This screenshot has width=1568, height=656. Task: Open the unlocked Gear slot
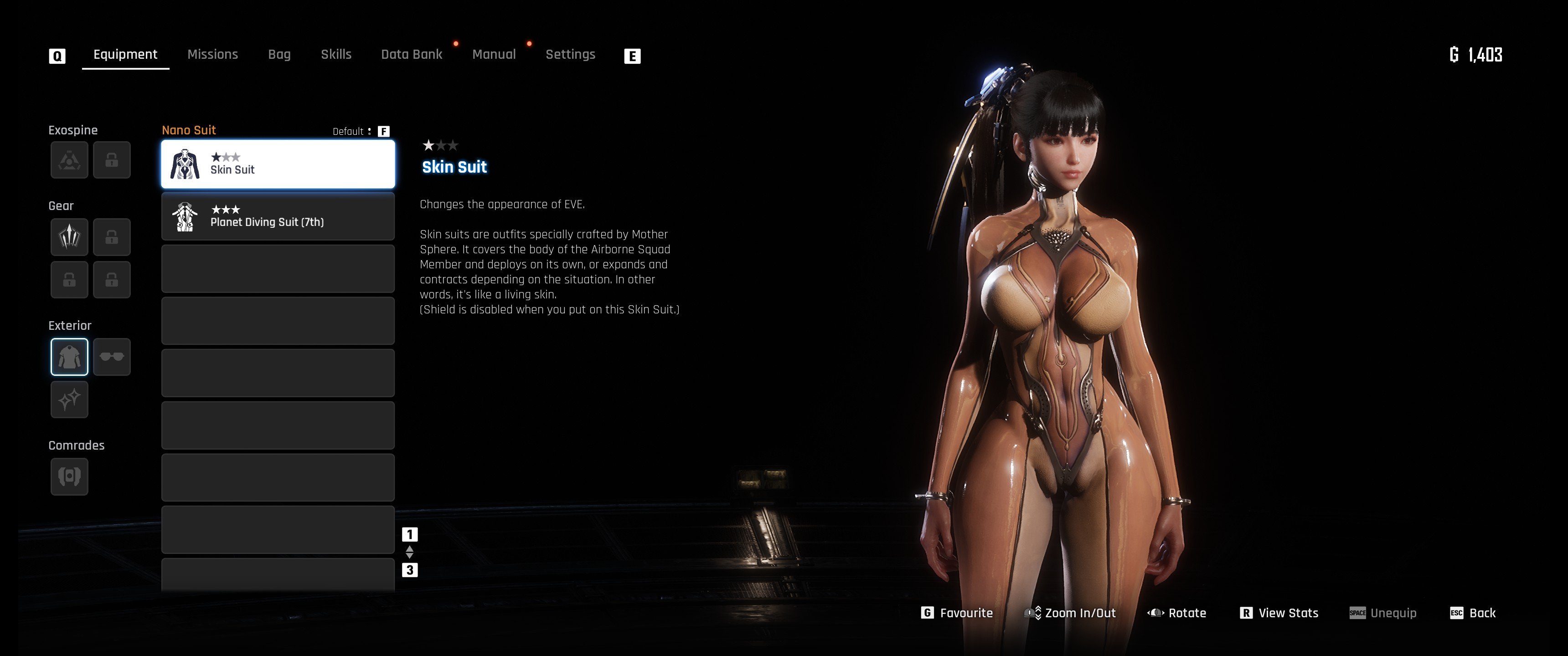click(x=69, y=237)
